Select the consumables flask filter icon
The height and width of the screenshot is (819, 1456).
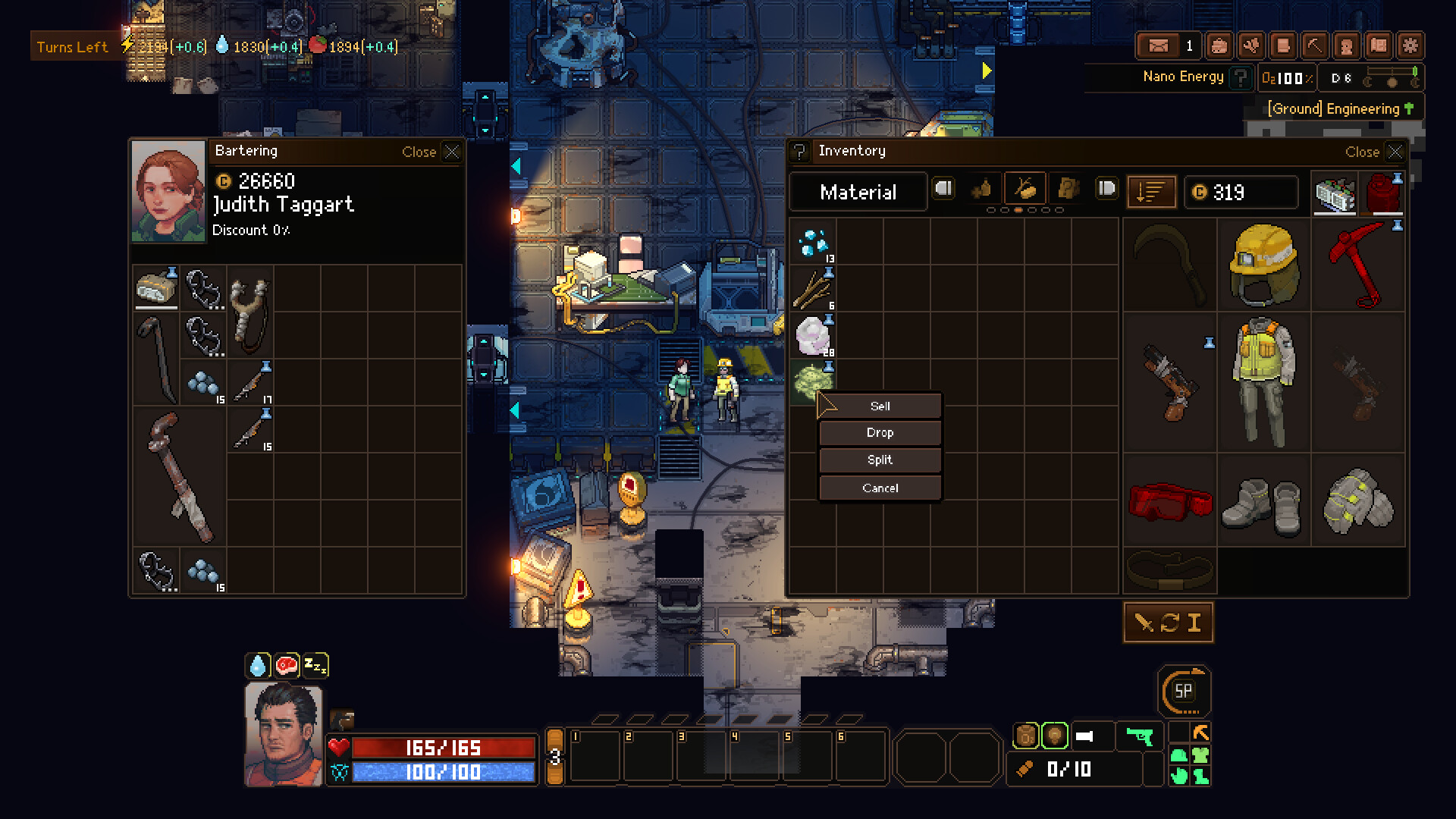pos(982,190)
